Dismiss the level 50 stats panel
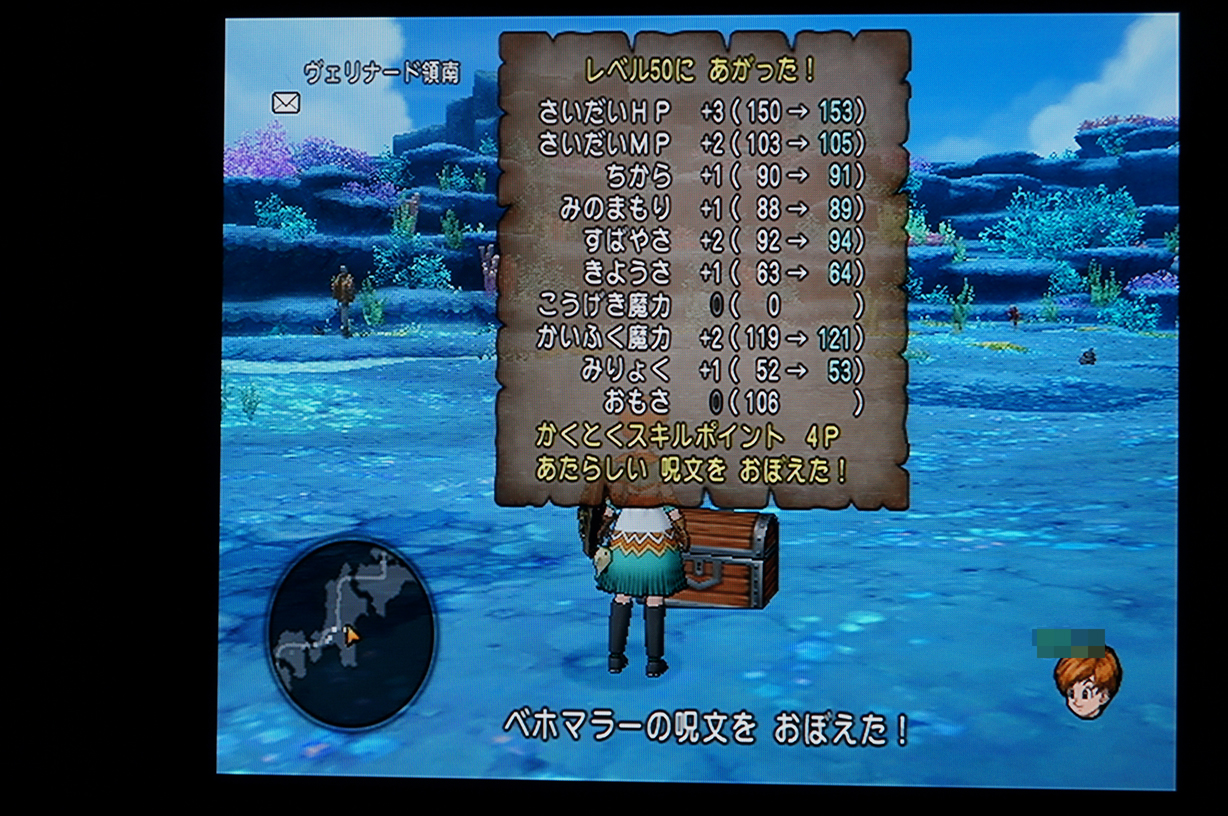 pos(703,268)
